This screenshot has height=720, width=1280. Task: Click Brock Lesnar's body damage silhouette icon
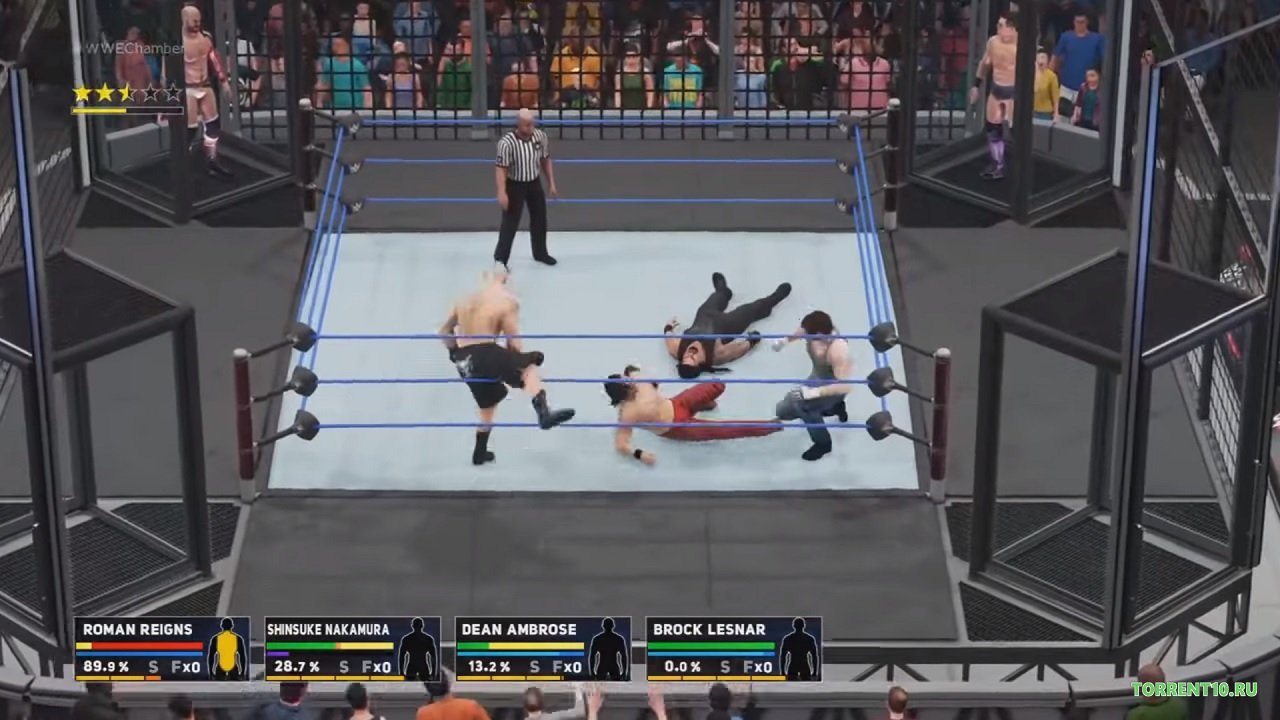click(x=798, y=650)
